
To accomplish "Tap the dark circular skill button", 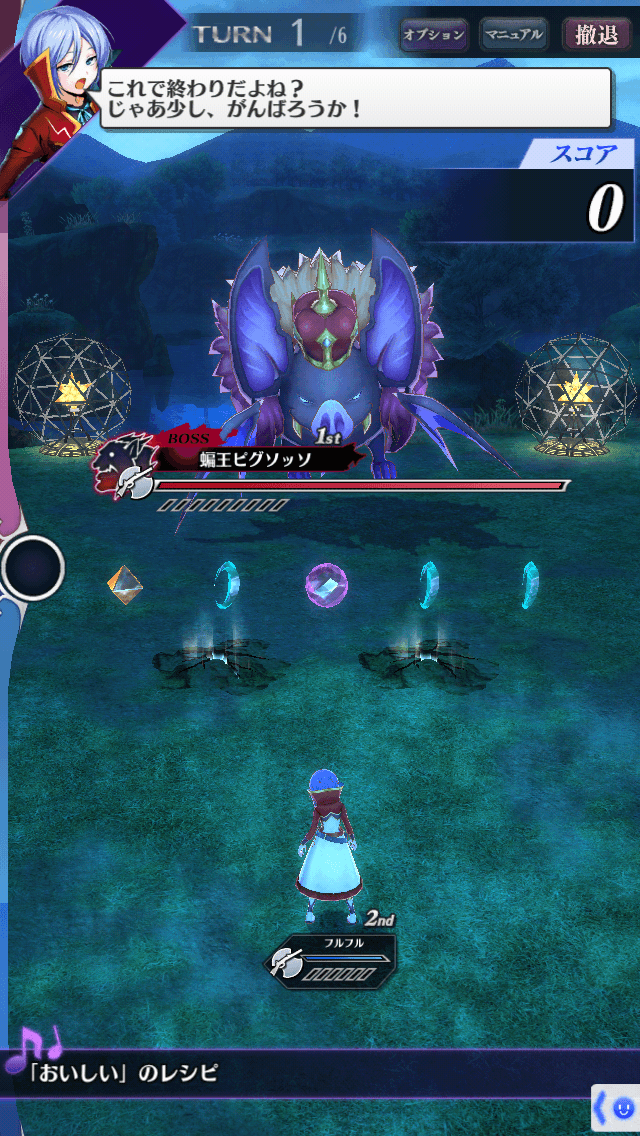I will 33,567.
